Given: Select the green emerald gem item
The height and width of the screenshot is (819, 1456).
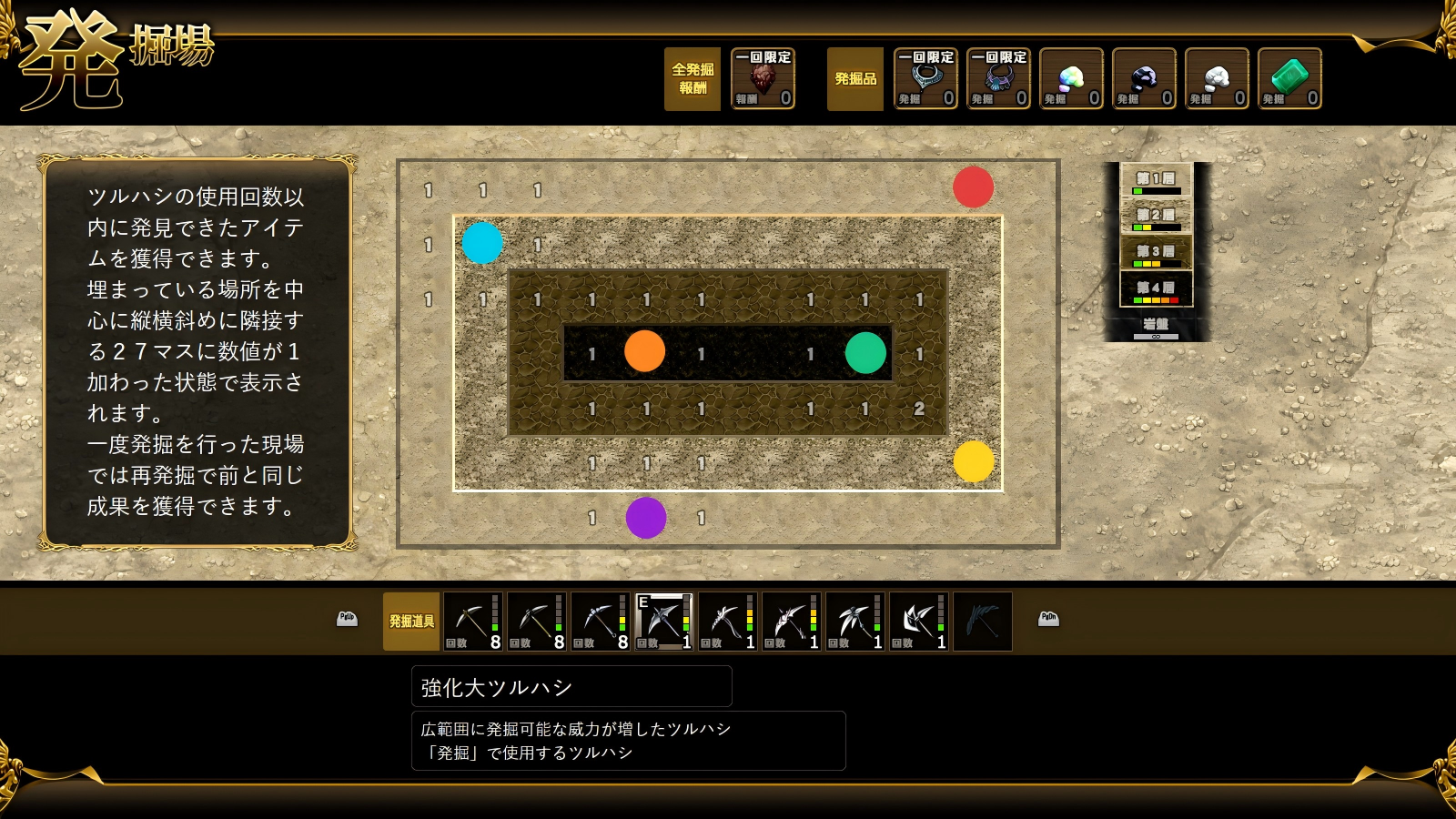Looking at the screenshot, I should 1289,79.
